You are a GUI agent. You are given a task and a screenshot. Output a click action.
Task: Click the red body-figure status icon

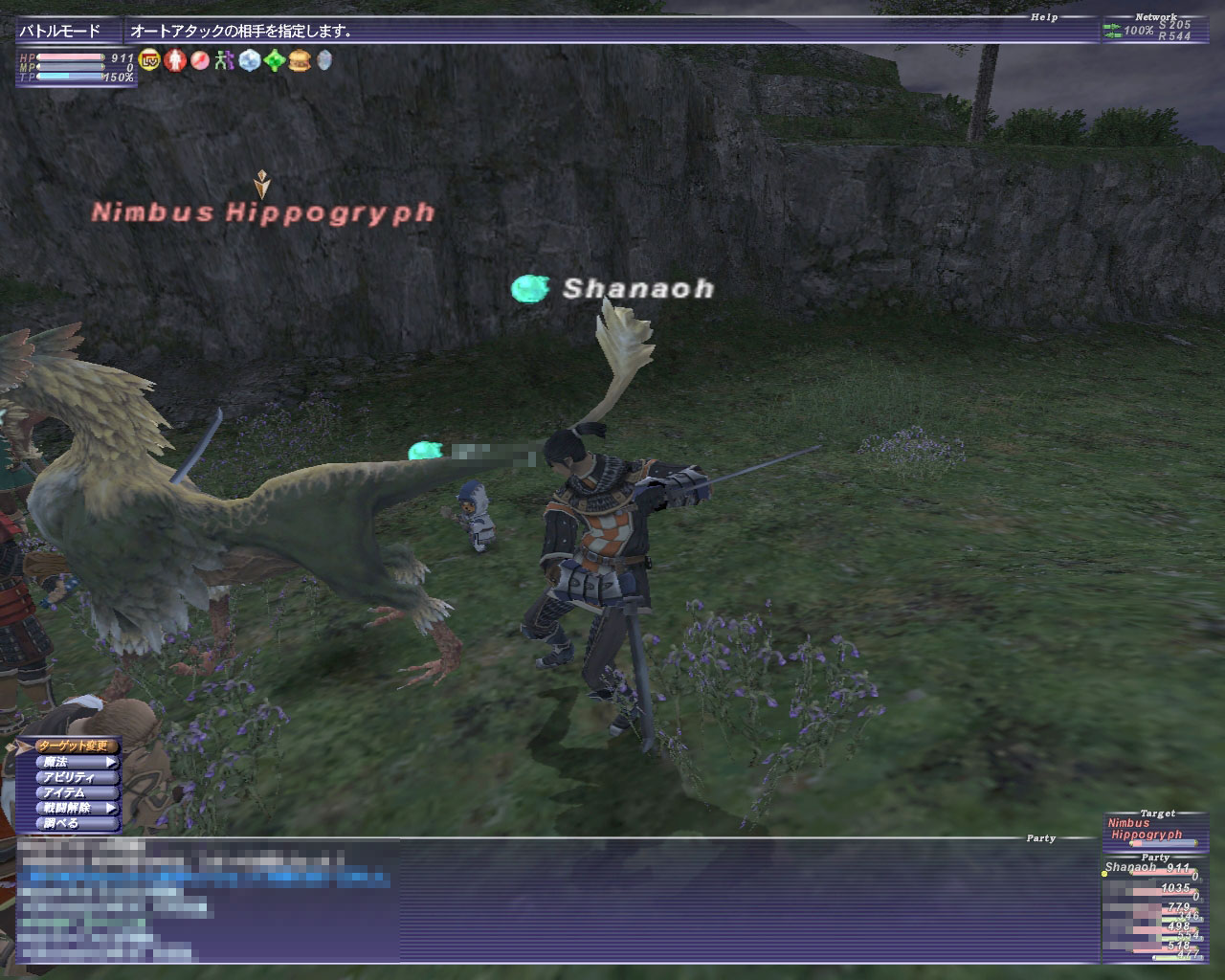[x=174, y=61]
